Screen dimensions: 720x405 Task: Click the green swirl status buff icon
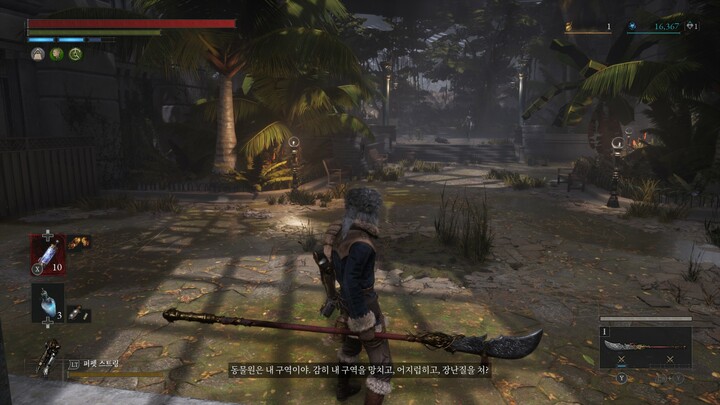coord(75,54)
